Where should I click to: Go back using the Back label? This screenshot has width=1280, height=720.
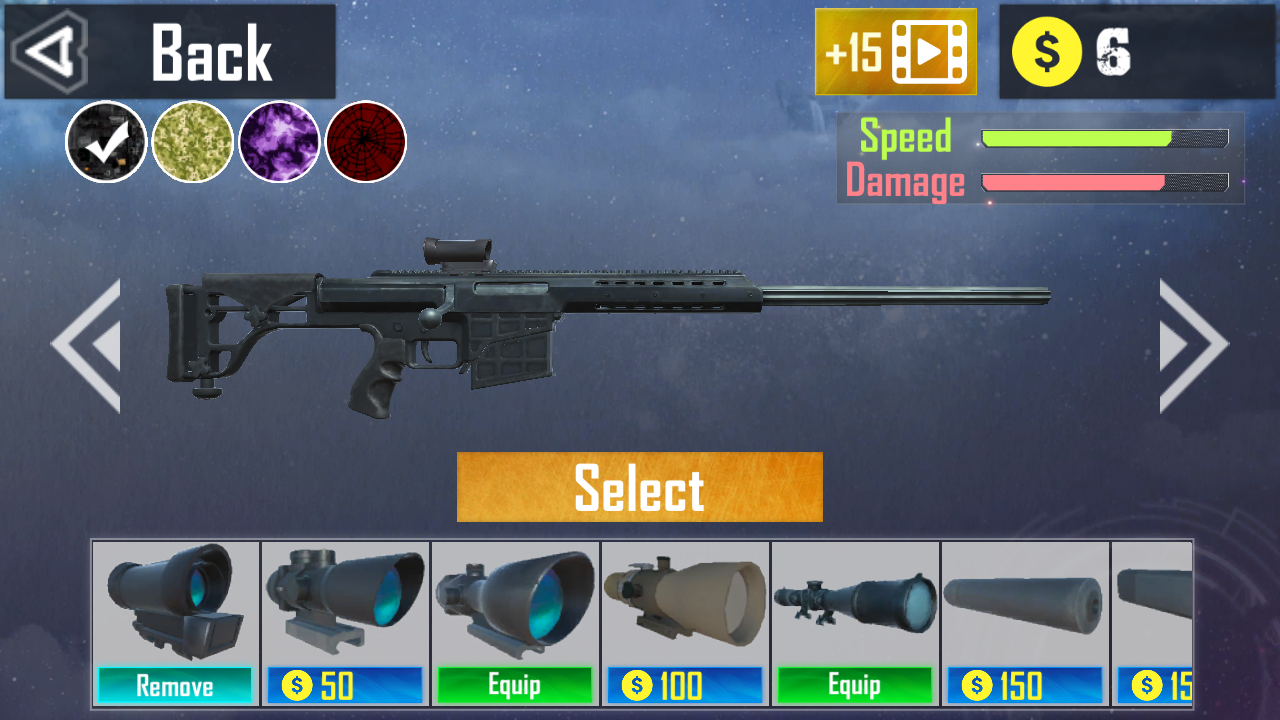click(x=210, y=52)
